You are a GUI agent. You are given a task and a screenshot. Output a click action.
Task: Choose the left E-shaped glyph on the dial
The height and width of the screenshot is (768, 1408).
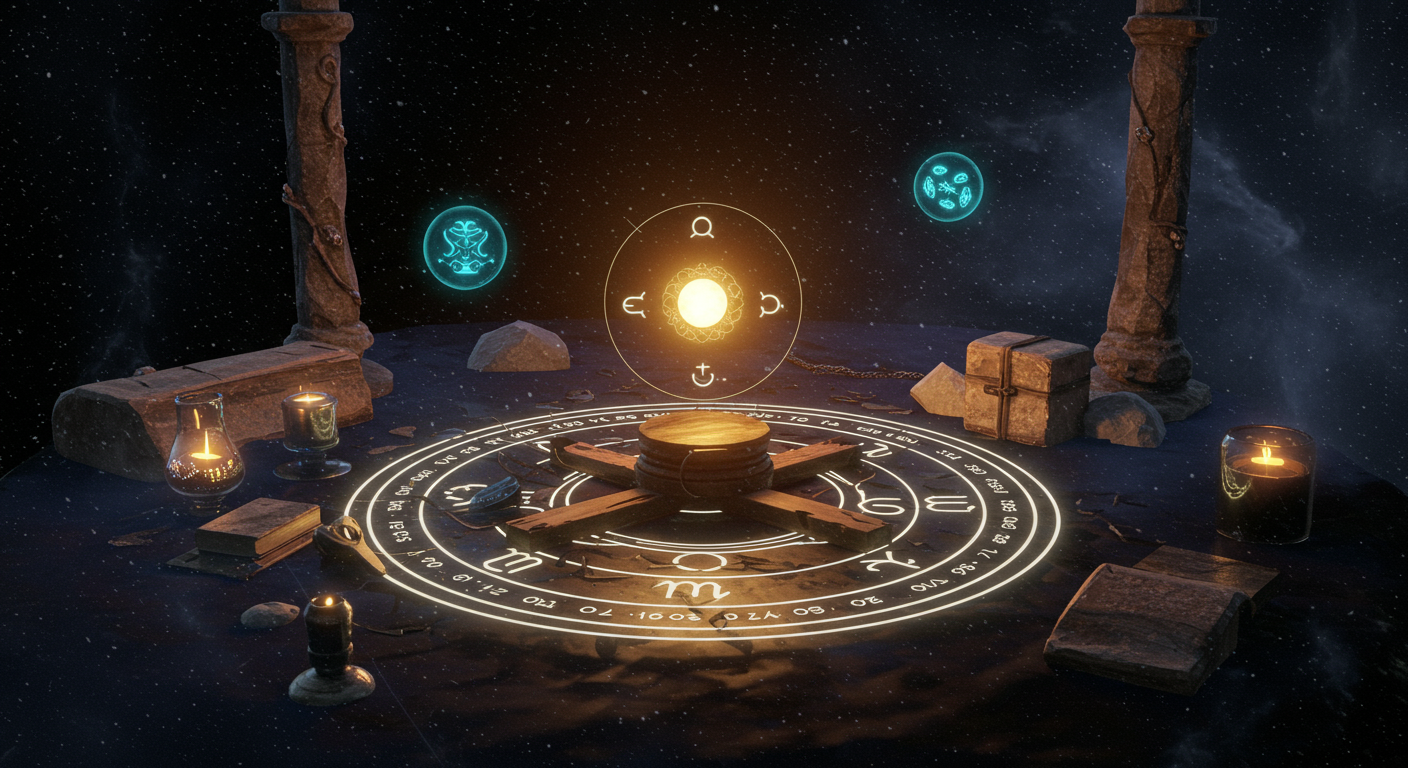click(635, 304)
